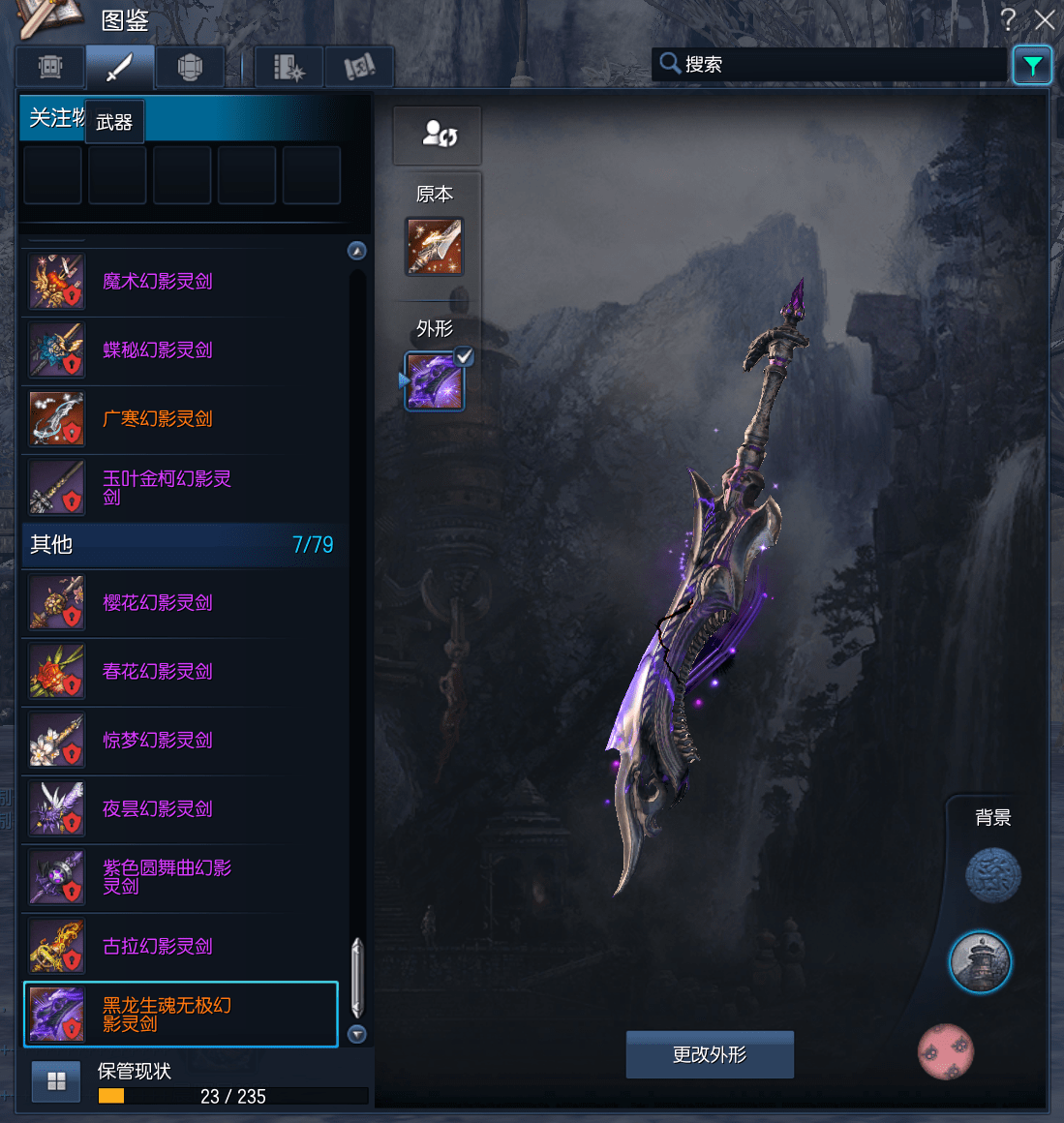
Task: Pick the 古拉幻影灵剑 row
Action: tap(179, 947)
